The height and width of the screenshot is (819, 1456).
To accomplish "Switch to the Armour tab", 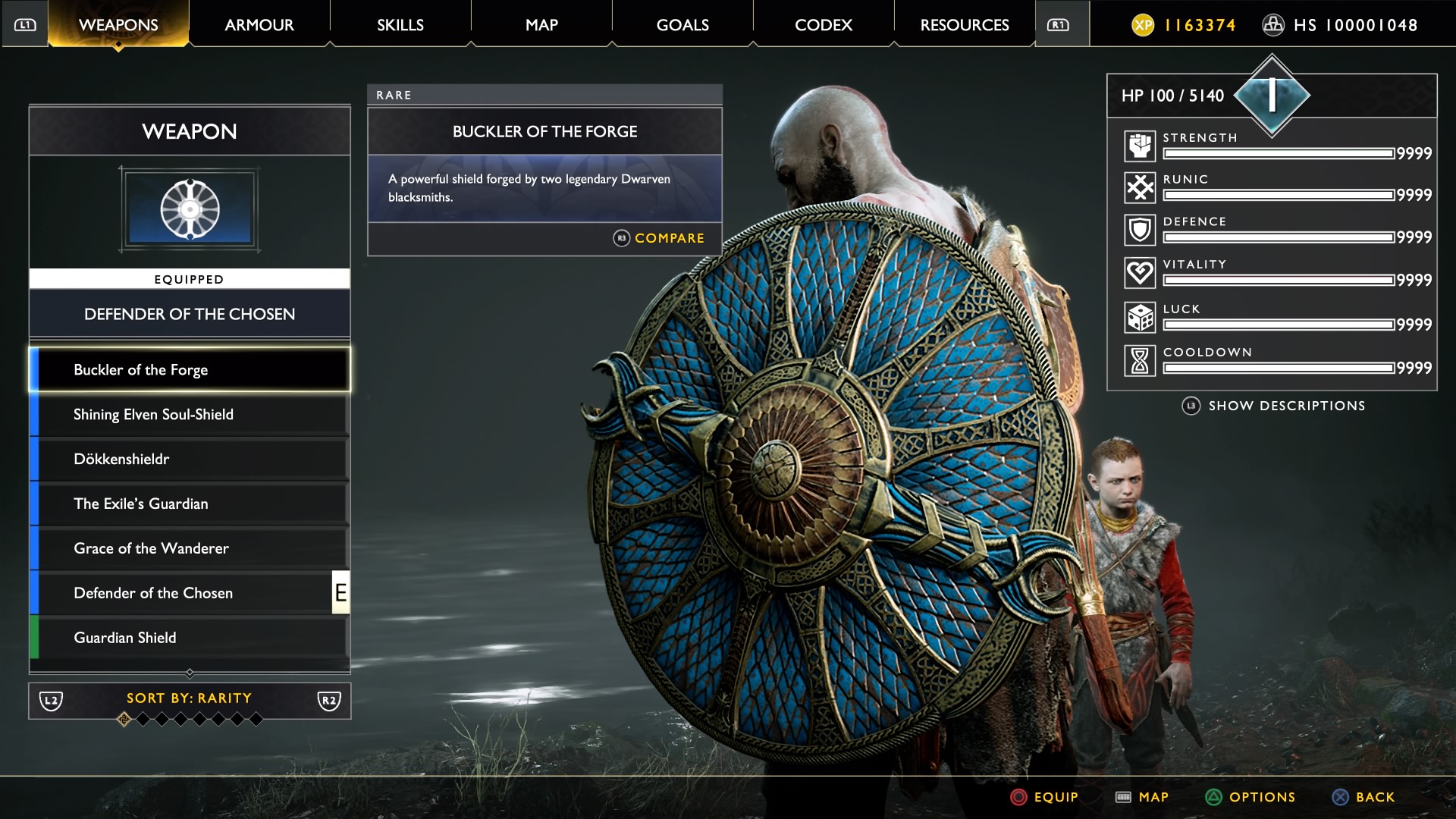I will [x=259, y=24].
